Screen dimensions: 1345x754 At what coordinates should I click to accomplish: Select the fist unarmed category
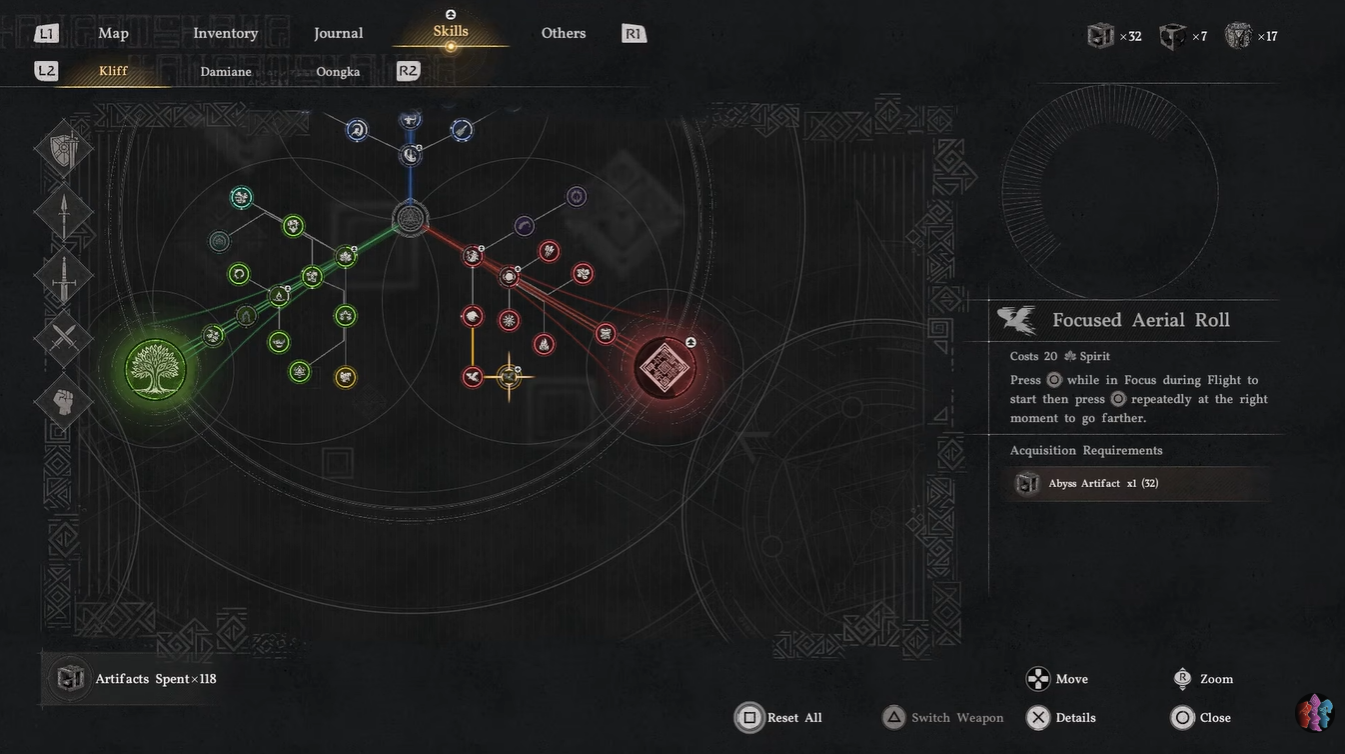(64, 401)
